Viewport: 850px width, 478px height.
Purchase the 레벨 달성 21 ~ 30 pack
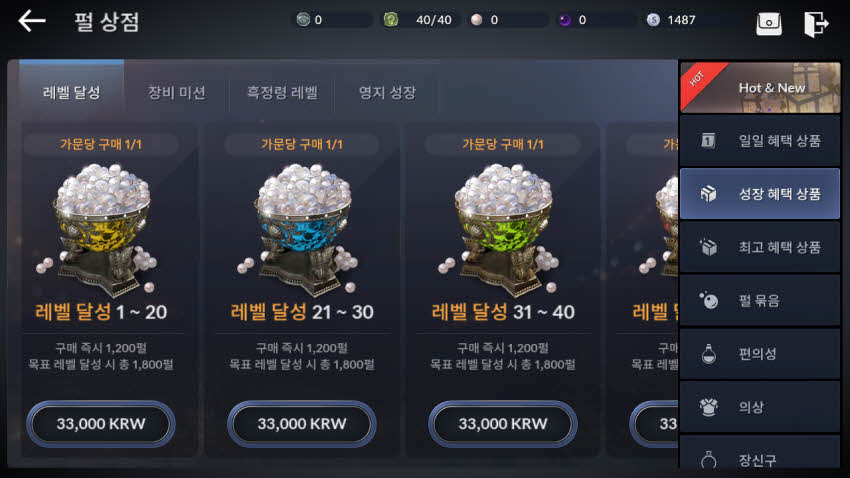[x=302, y=424]
